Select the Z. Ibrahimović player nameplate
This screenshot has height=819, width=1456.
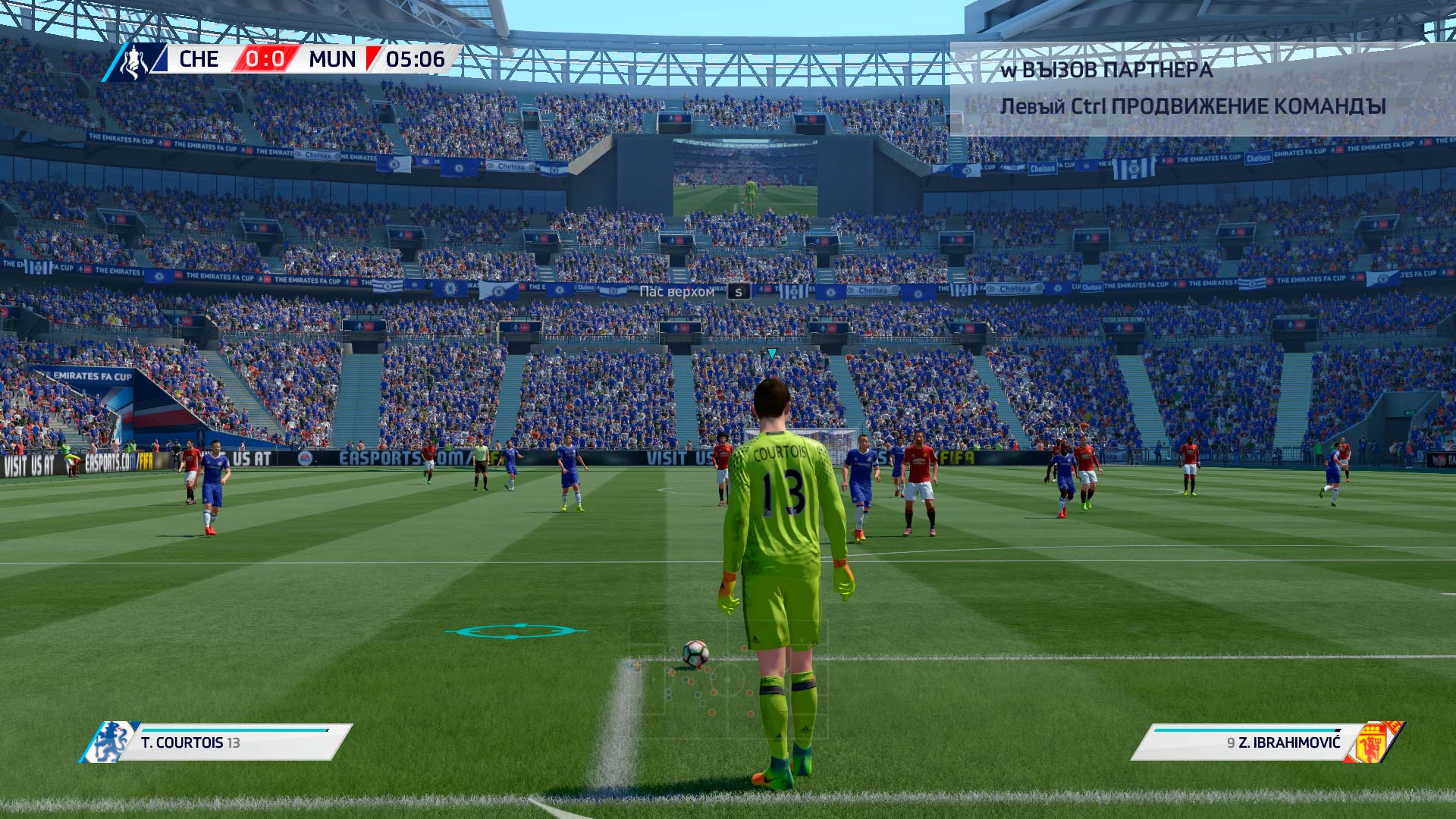pos(1266,742)
